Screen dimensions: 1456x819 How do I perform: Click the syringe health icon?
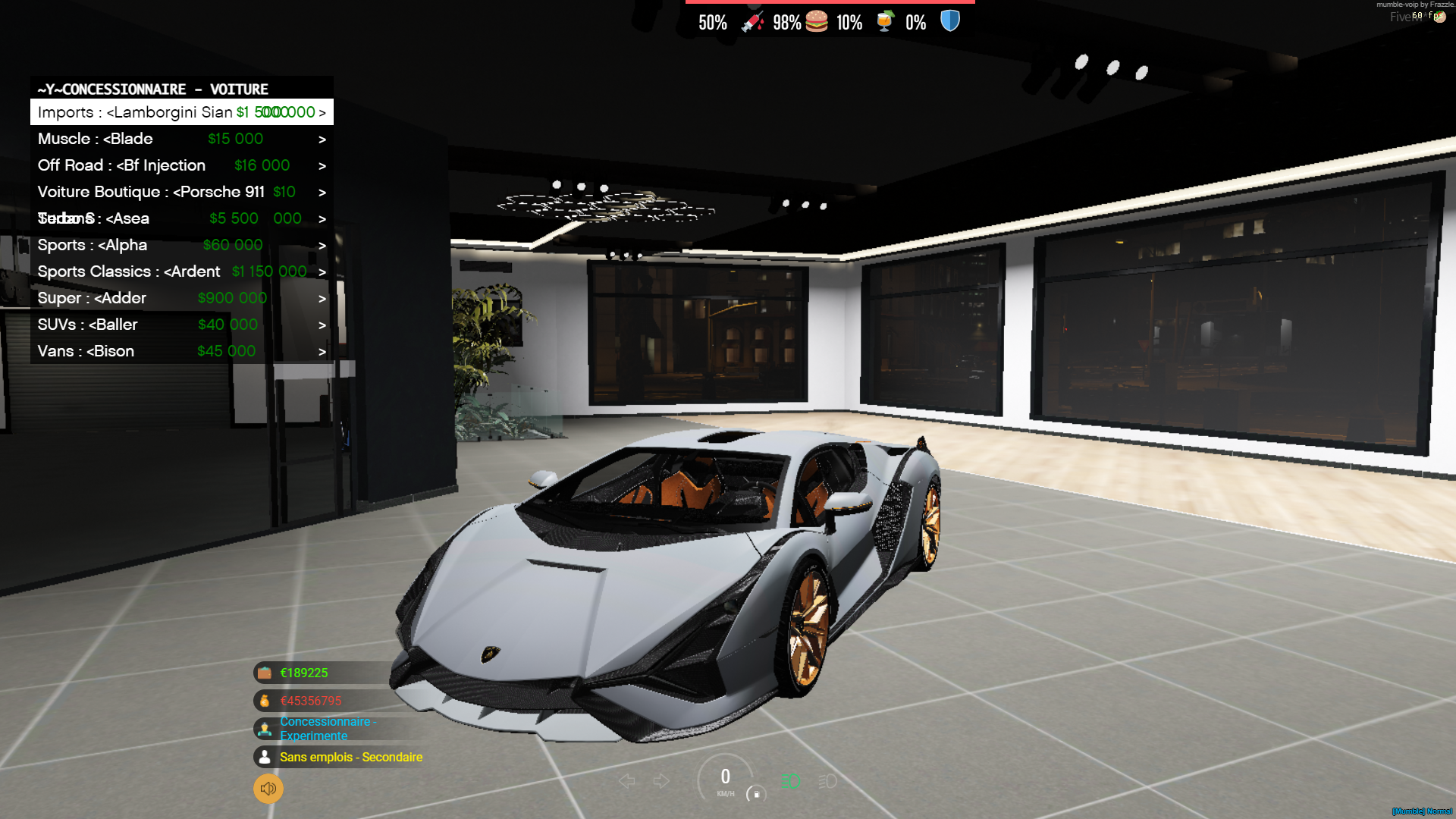(755, 20)
